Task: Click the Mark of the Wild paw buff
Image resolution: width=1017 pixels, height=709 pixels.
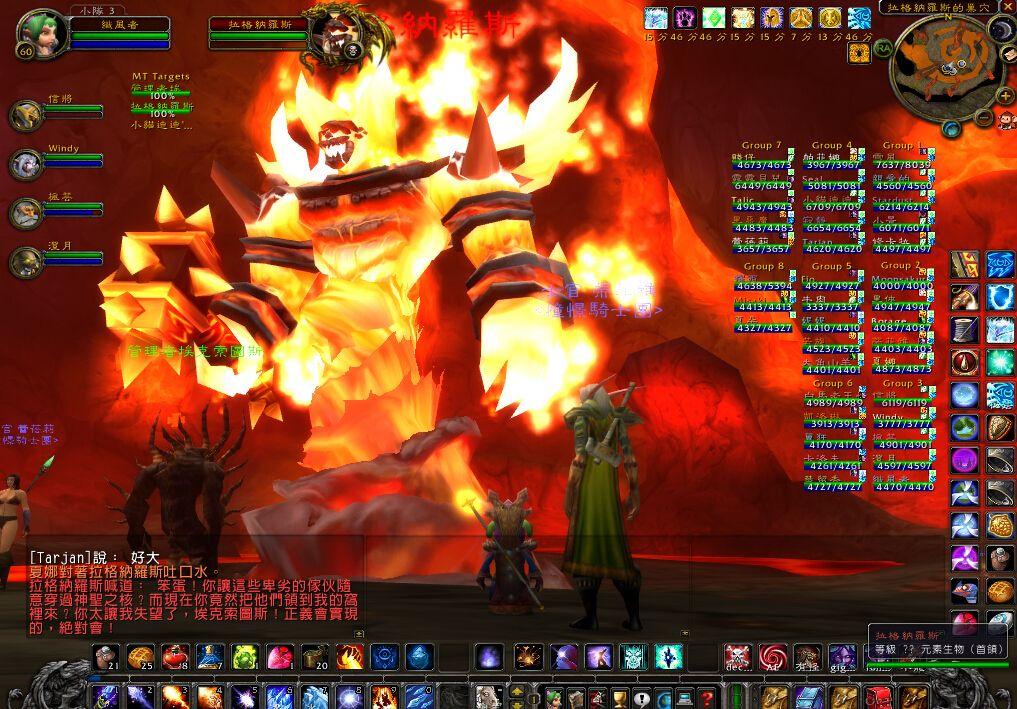Action: [x=684, y=18]
